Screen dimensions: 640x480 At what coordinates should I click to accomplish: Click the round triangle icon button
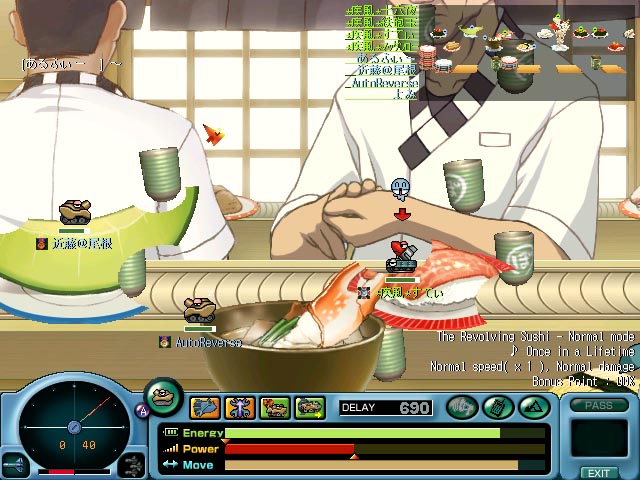click(x=532, y=407)
